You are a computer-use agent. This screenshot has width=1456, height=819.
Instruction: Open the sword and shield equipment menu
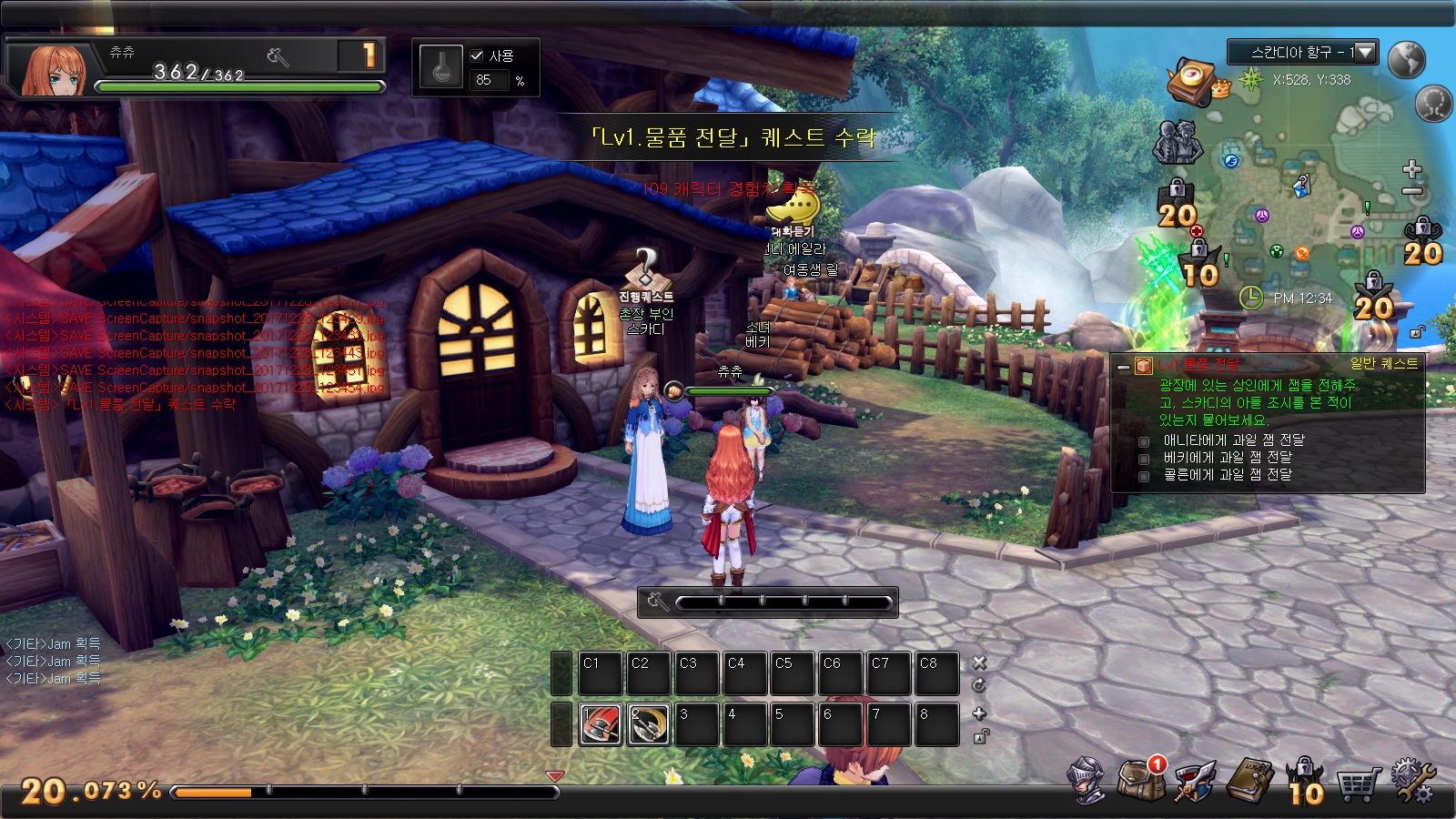point(1195,782)
